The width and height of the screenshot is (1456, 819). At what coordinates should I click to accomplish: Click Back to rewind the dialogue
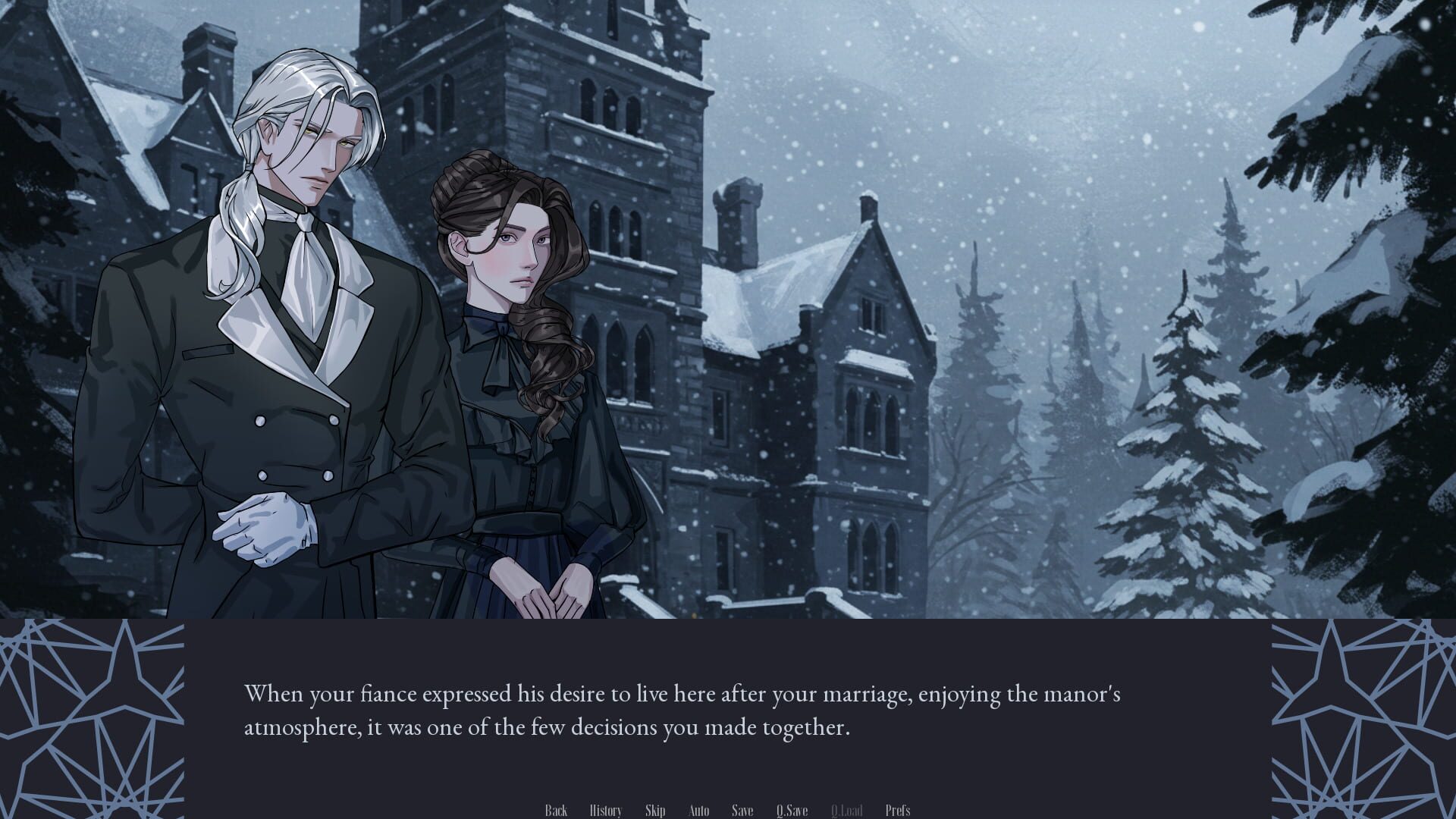click(556, 810)
